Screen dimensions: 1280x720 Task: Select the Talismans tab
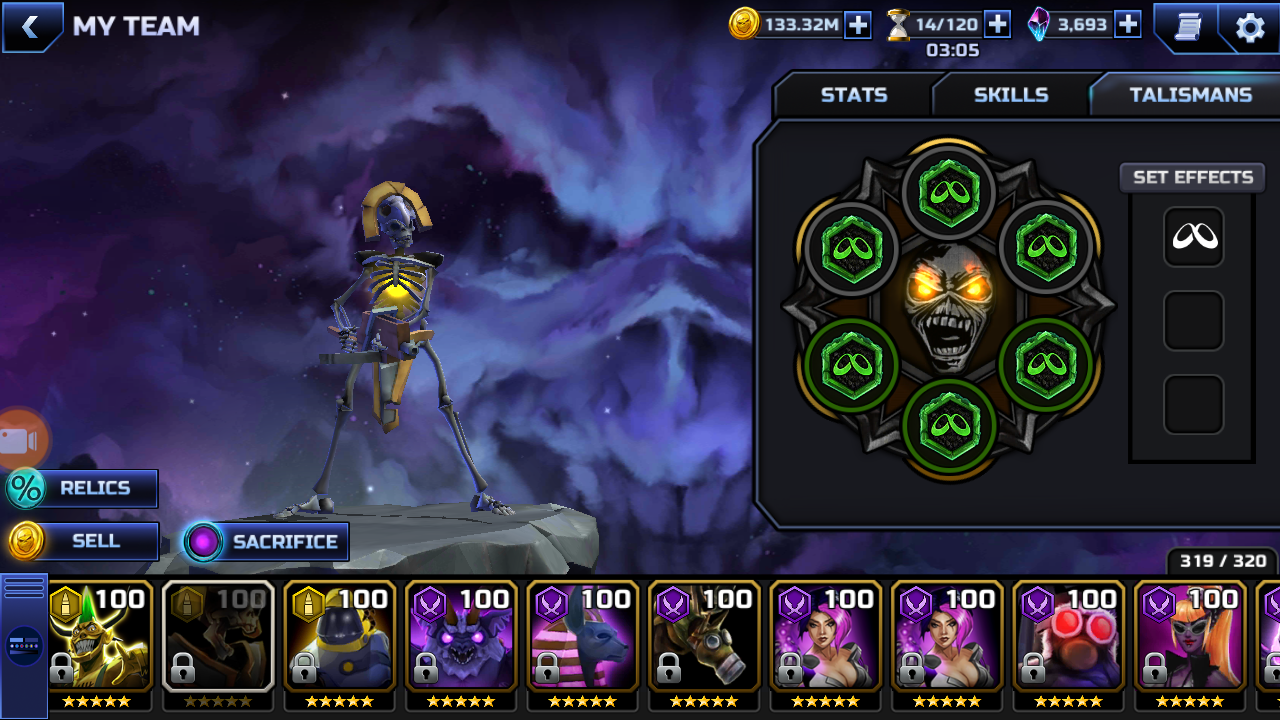pos(1190,95)
